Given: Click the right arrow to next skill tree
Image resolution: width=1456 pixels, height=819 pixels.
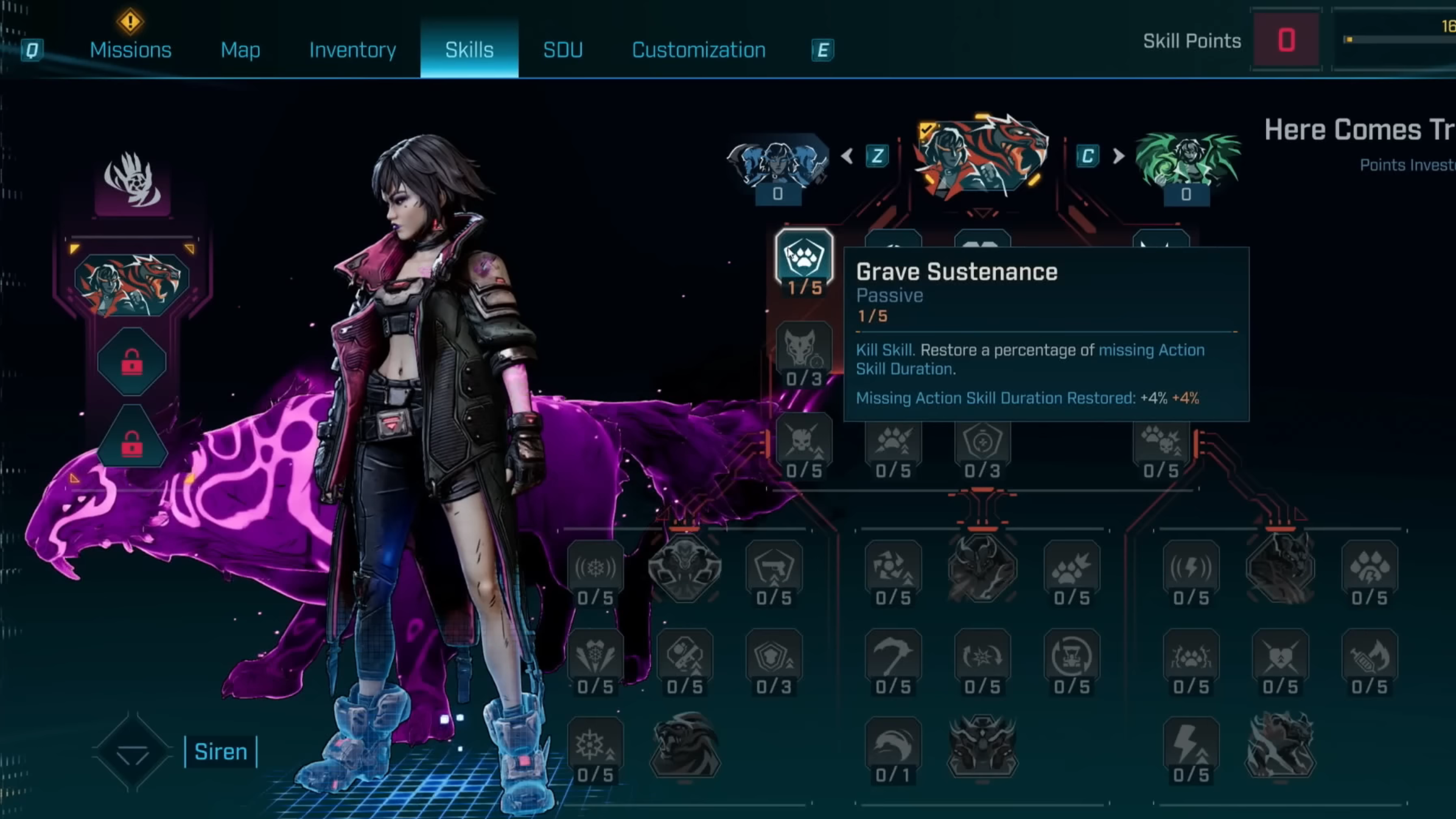Looking at the screenshot, I should (1118, 156).
